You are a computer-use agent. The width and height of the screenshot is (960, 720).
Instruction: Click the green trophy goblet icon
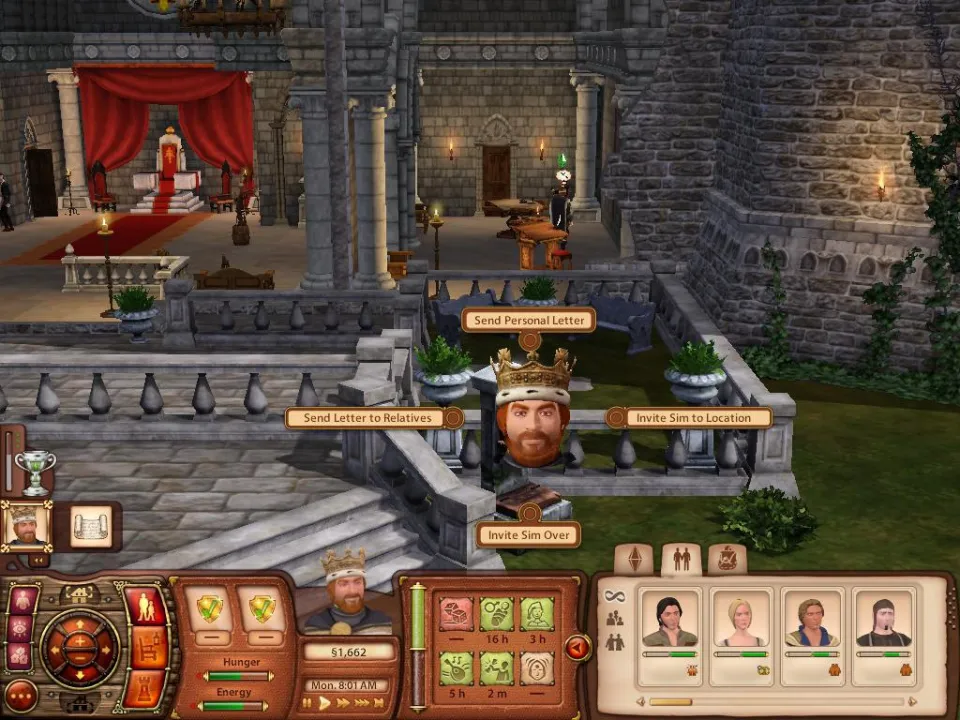coord(34,471)
